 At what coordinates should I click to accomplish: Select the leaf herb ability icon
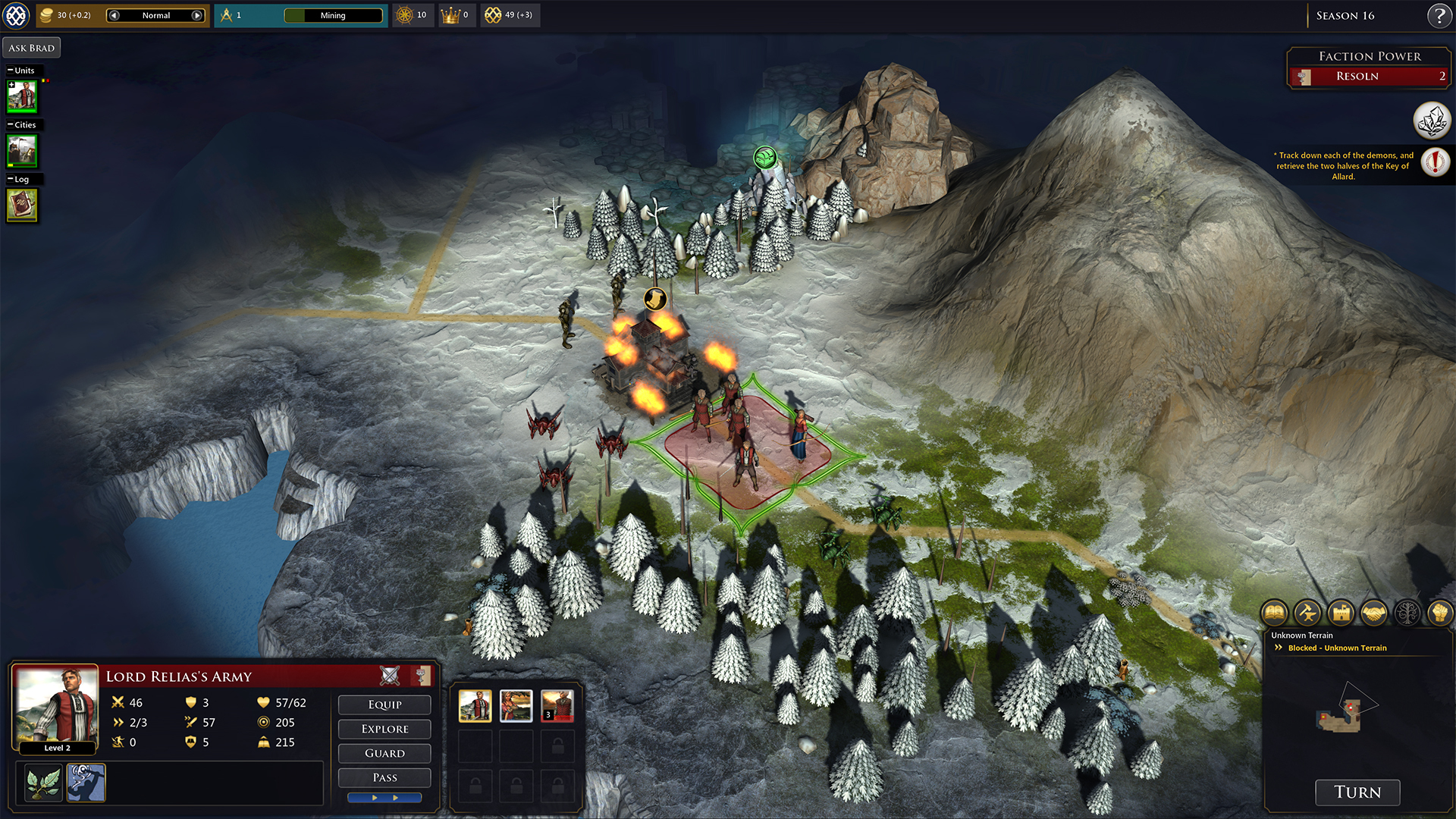tap(43, 783)
